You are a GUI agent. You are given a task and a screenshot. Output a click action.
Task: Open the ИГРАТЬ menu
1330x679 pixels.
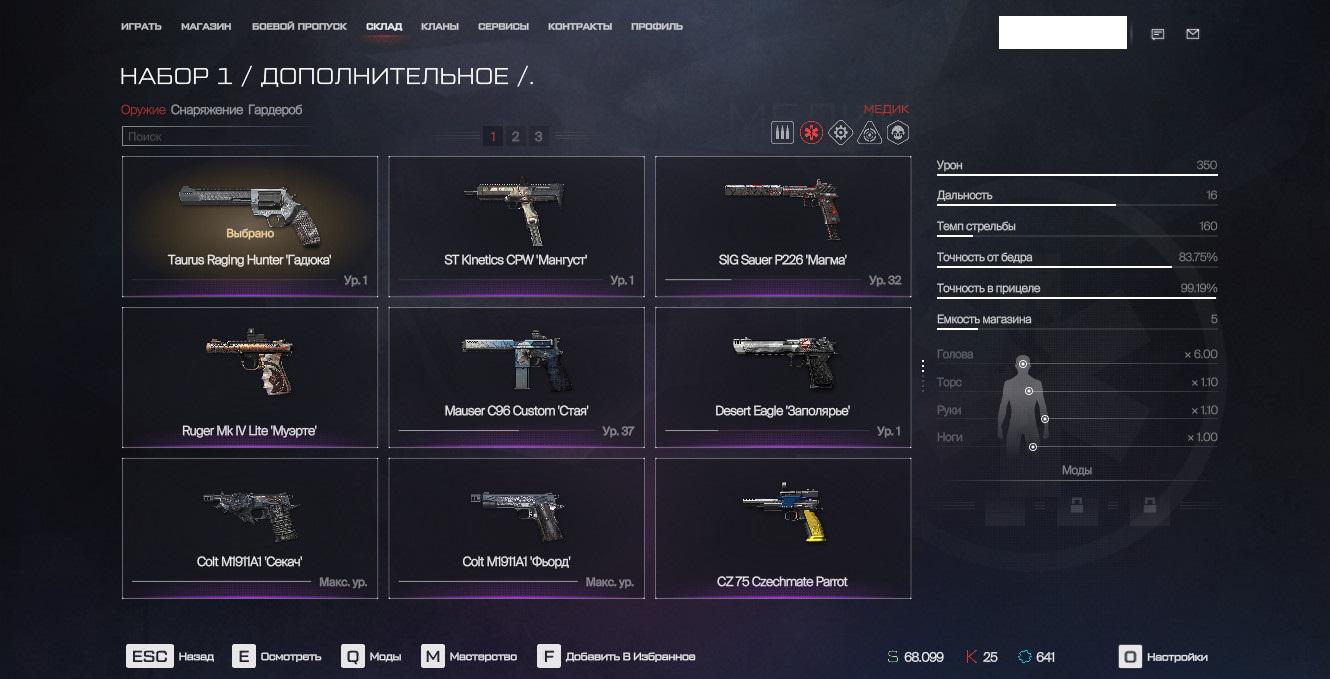coord(141,26)
